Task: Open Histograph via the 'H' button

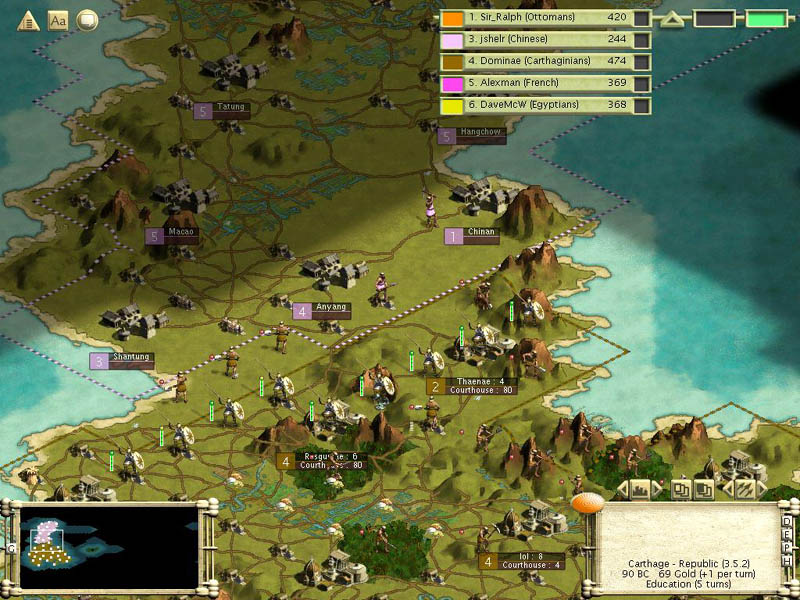Action: [x=788, y=564]
